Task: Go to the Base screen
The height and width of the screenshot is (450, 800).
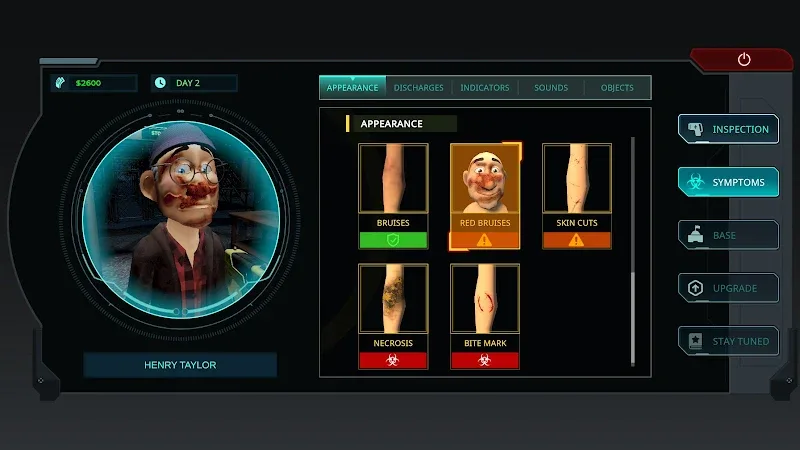Action: (728, 235)
